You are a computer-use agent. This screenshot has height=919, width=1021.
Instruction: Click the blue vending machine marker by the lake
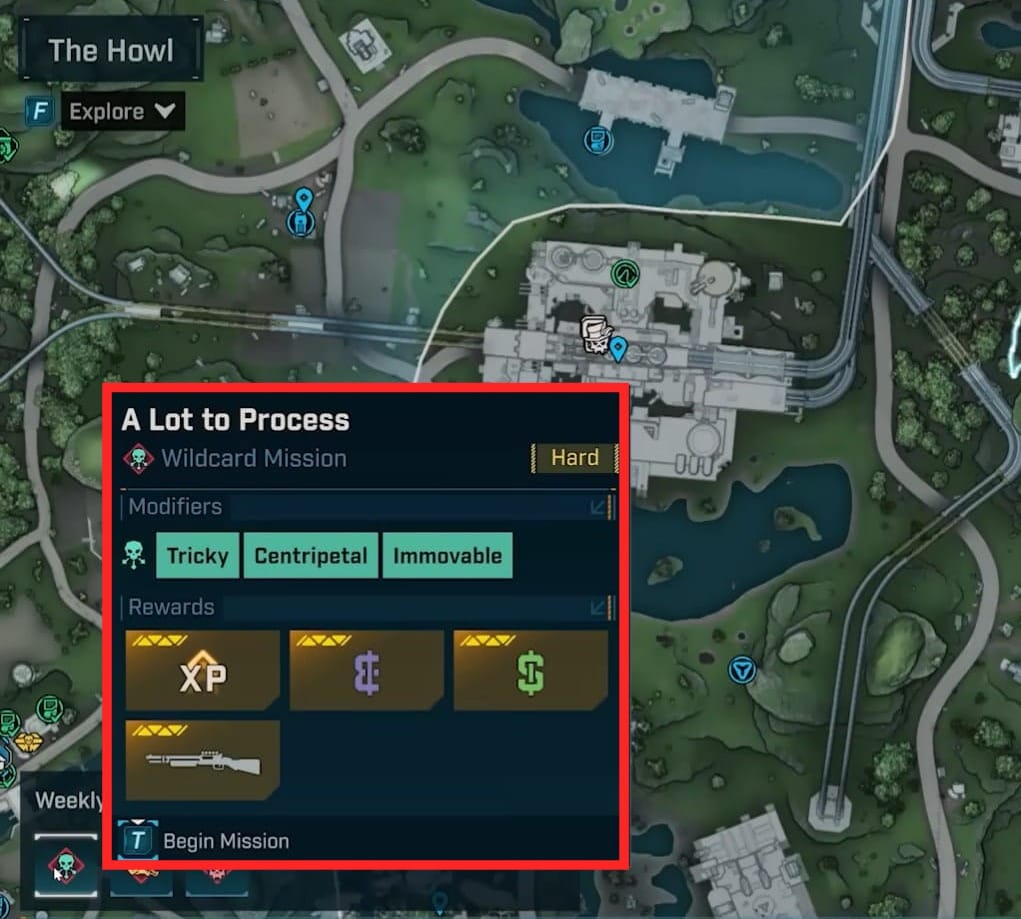click(598, 140)
